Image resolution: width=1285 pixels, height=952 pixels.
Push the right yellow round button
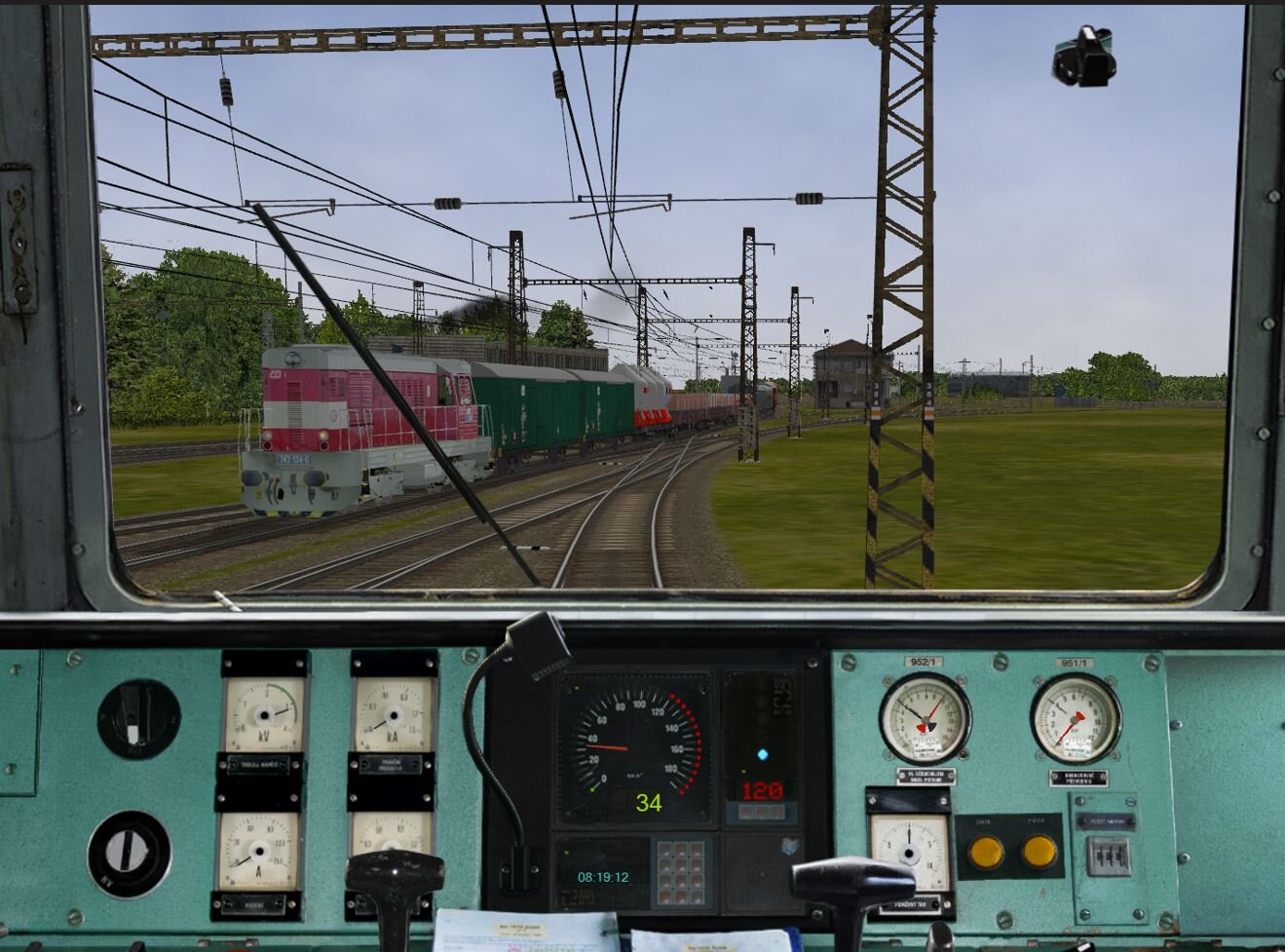tap(1039, 853)
